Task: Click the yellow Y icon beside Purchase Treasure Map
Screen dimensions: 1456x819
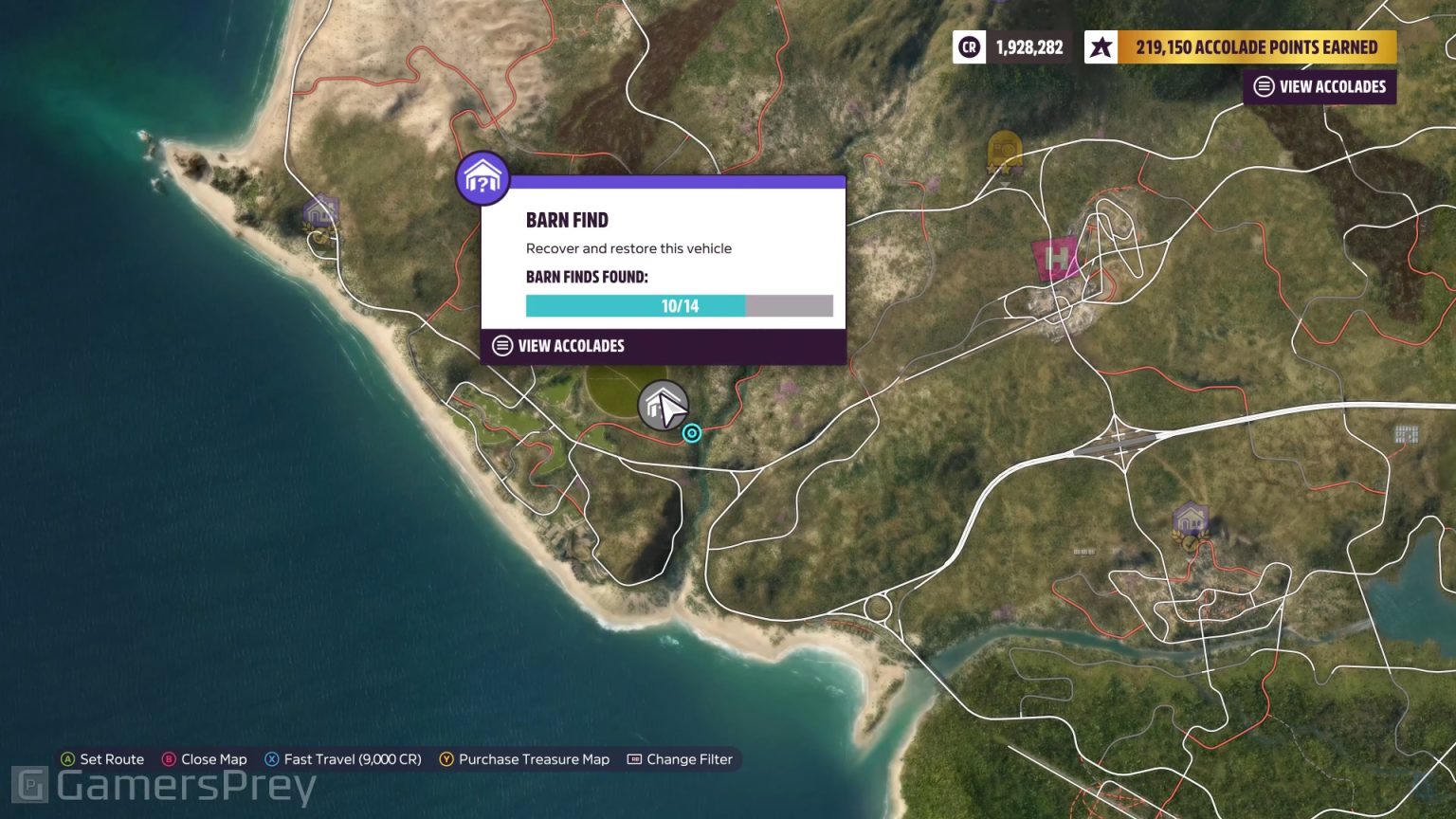Action: [x=445, y=758]
